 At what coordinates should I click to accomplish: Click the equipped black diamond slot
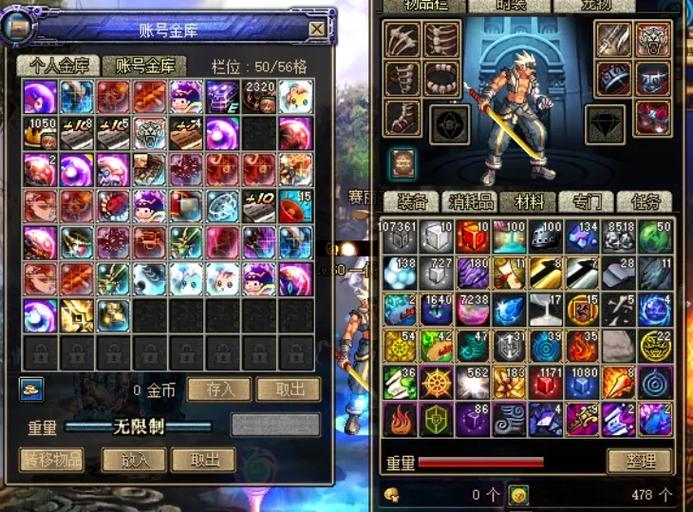click(604, 123)
